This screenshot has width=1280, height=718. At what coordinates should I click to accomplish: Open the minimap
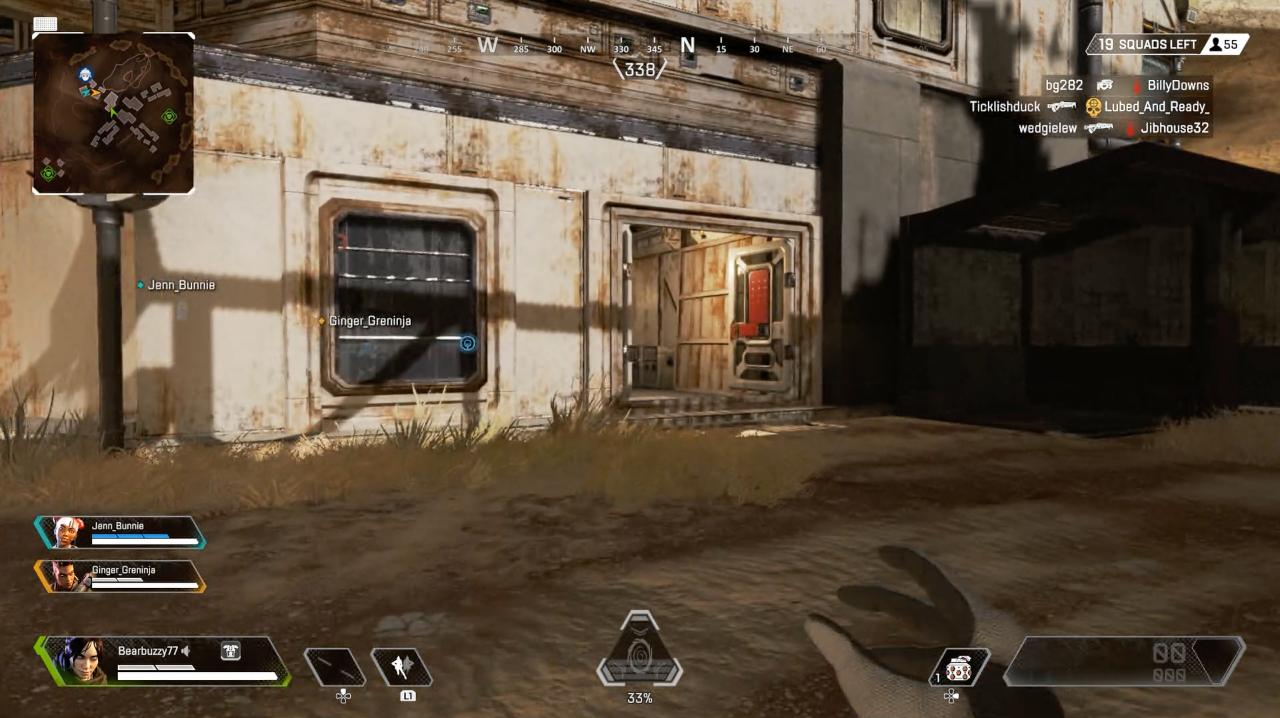point(113,113)
